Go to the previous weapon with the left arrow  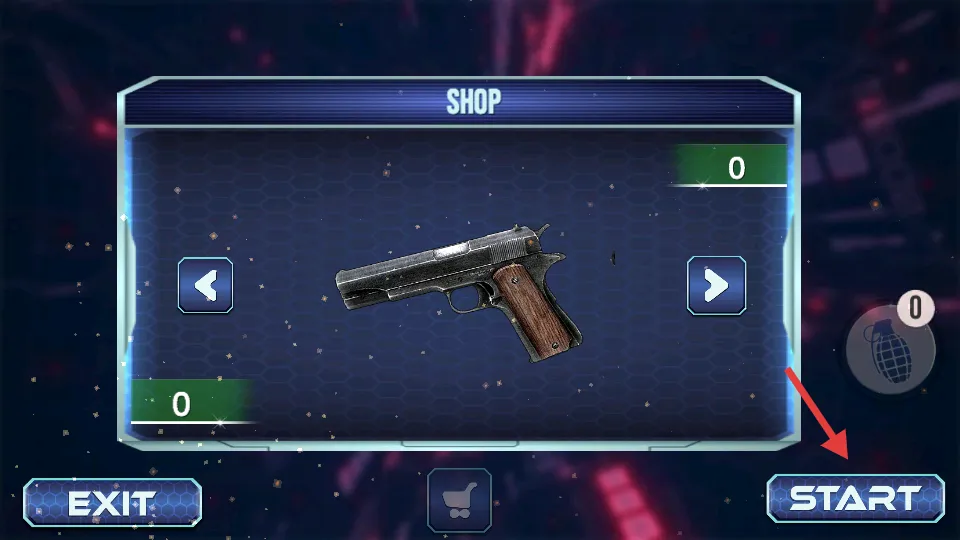click(206, 286)
